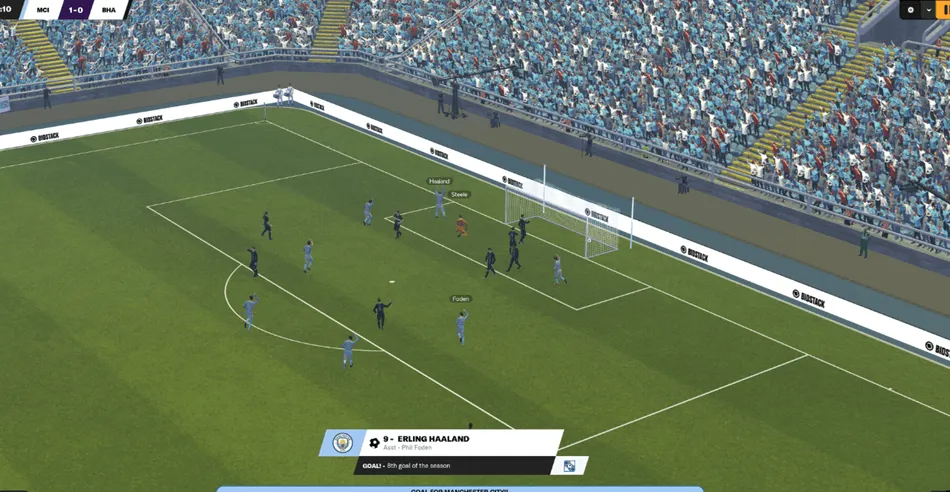Expand the dropdown arrow beside the gear
Screen dimensions: 950x492
click(x=929, y=10)
